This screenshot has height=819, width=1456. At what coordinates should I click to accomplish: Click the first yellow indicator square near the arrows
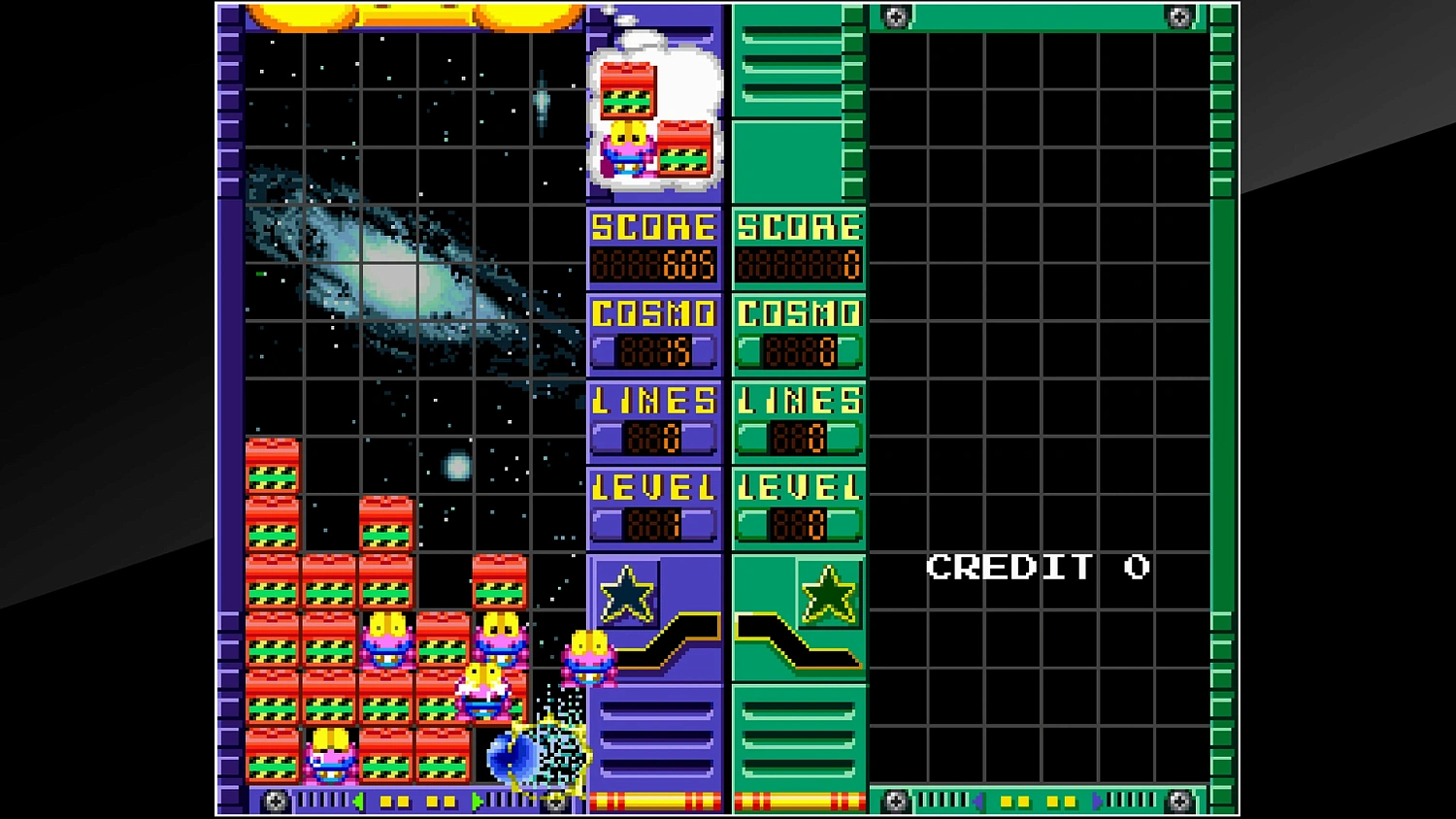[x=385, y=801]
